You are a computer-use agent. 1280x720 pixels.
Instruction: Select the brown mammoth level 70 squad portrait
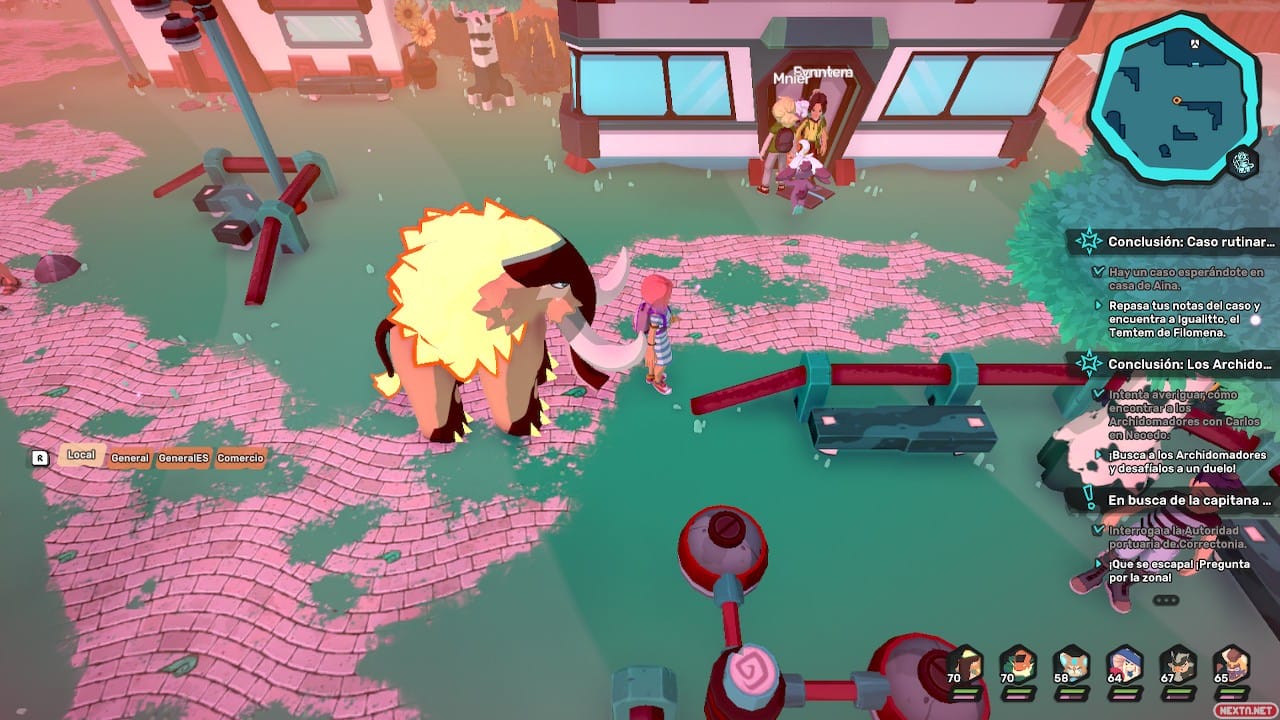pyautogui.click(x=965, y=665)
